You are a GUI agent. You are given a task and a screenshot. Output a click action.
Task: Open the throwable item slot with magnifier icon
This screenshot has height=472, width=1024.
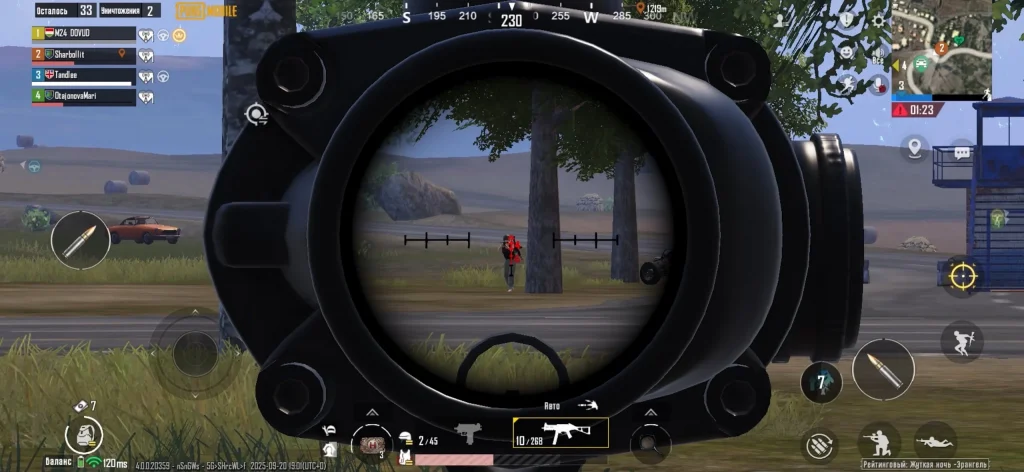pos(650,440)
